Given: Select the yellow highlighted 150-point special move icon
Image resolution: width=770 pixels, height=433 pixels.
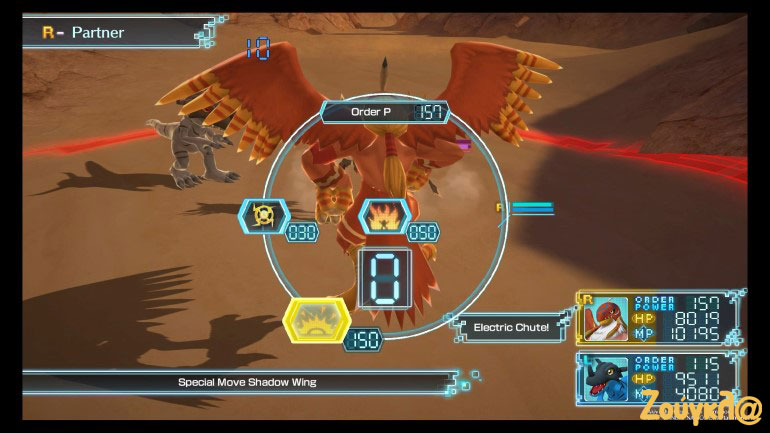Looking at the screenshot, I should tap(317, 321).
